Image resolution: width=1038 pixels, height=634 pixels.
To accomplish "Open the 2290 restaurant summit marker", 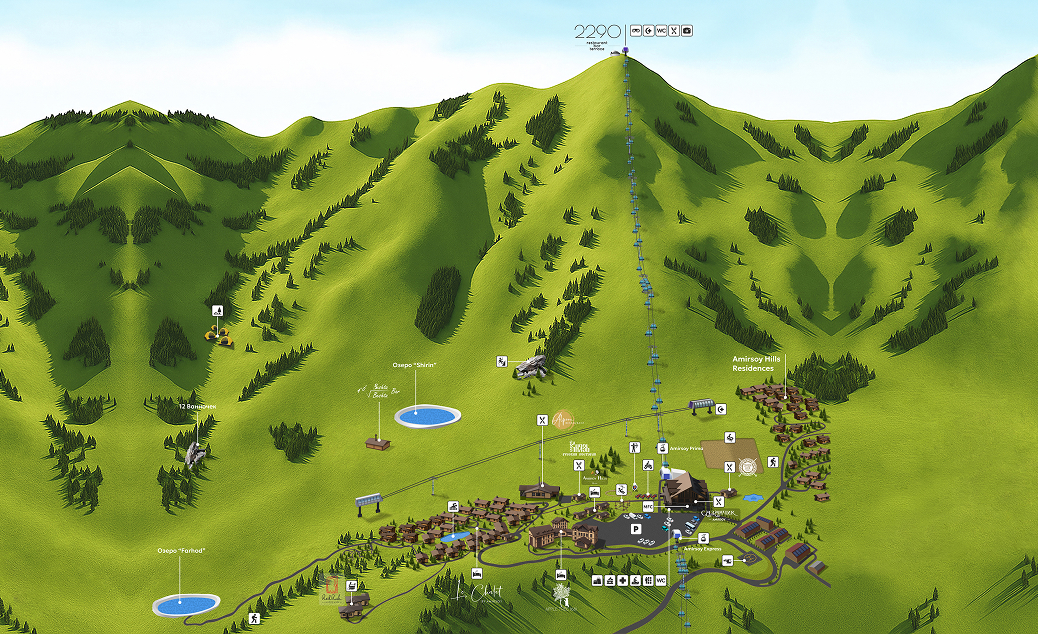I will [x=597, y=33].
